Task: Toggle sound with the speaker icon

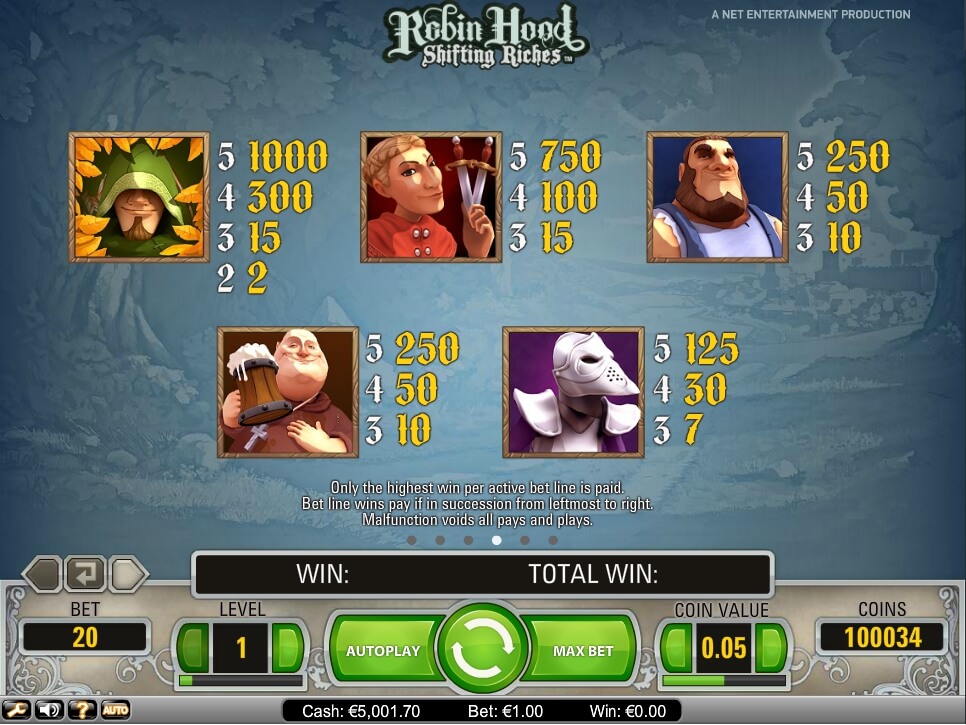Action: tap(48, 710)
